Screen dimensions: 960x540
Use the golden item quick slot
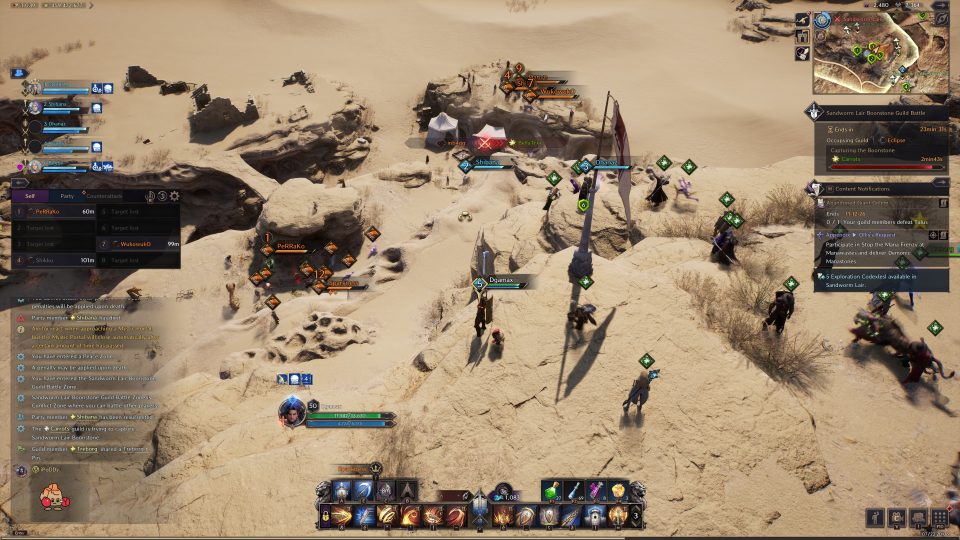619,490
